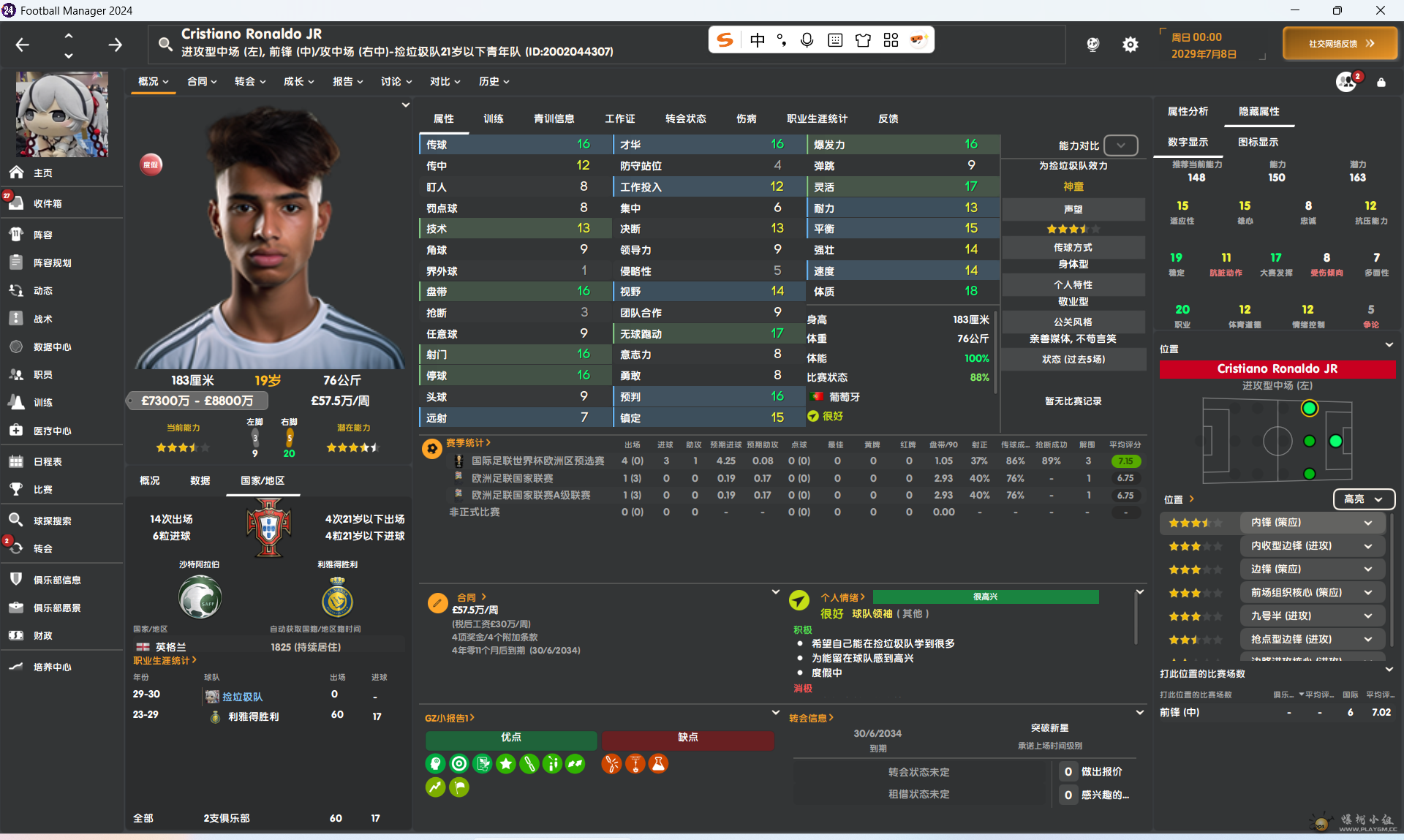The image size is (1404, 840).
Task: Open the 收件箱 inbox in the sidebar
Action: [47, 204]
